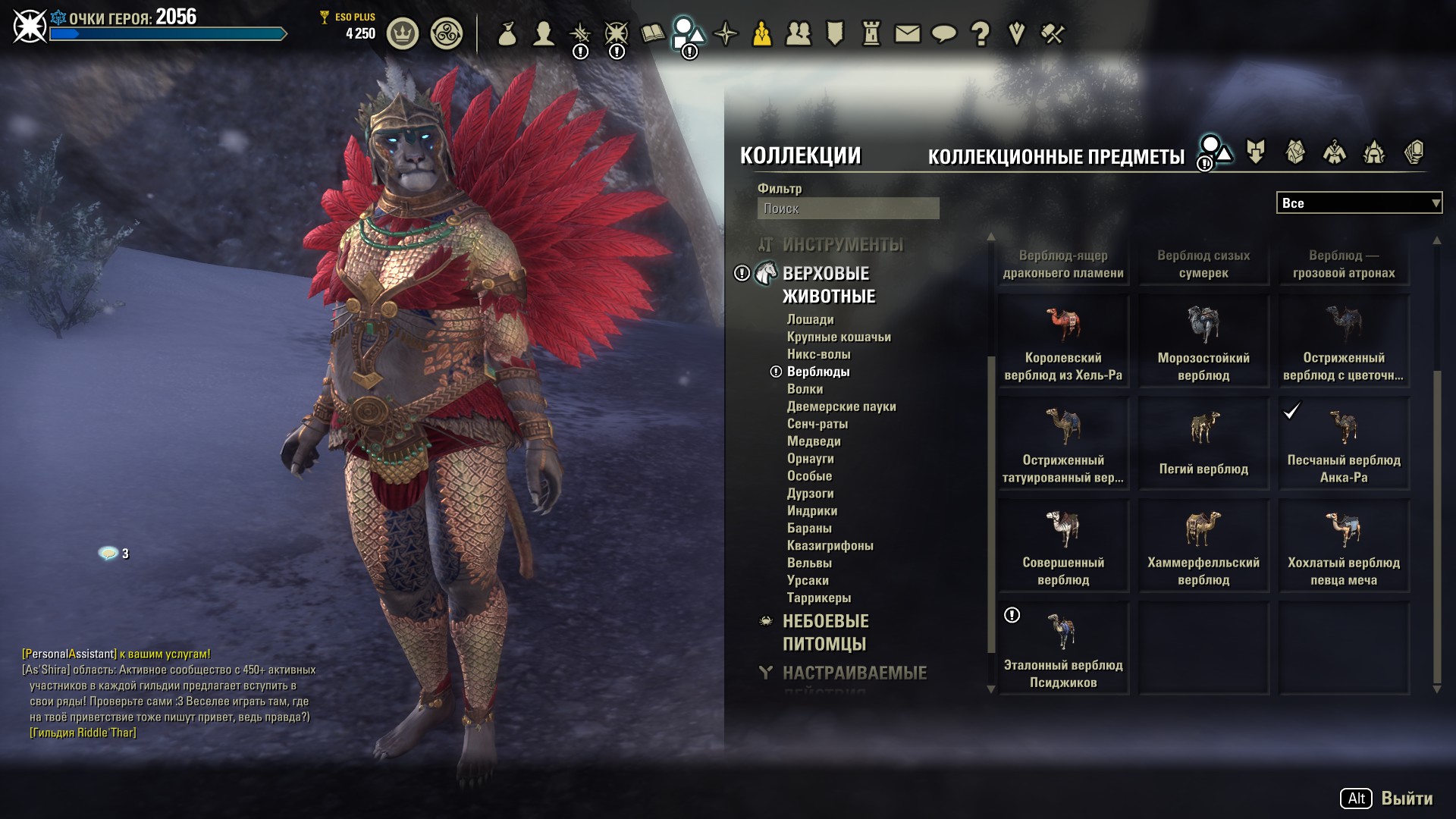This screenshot has height=819, width=1456.
Task: Expand the Инструменты section
Action: pos(843,245)
